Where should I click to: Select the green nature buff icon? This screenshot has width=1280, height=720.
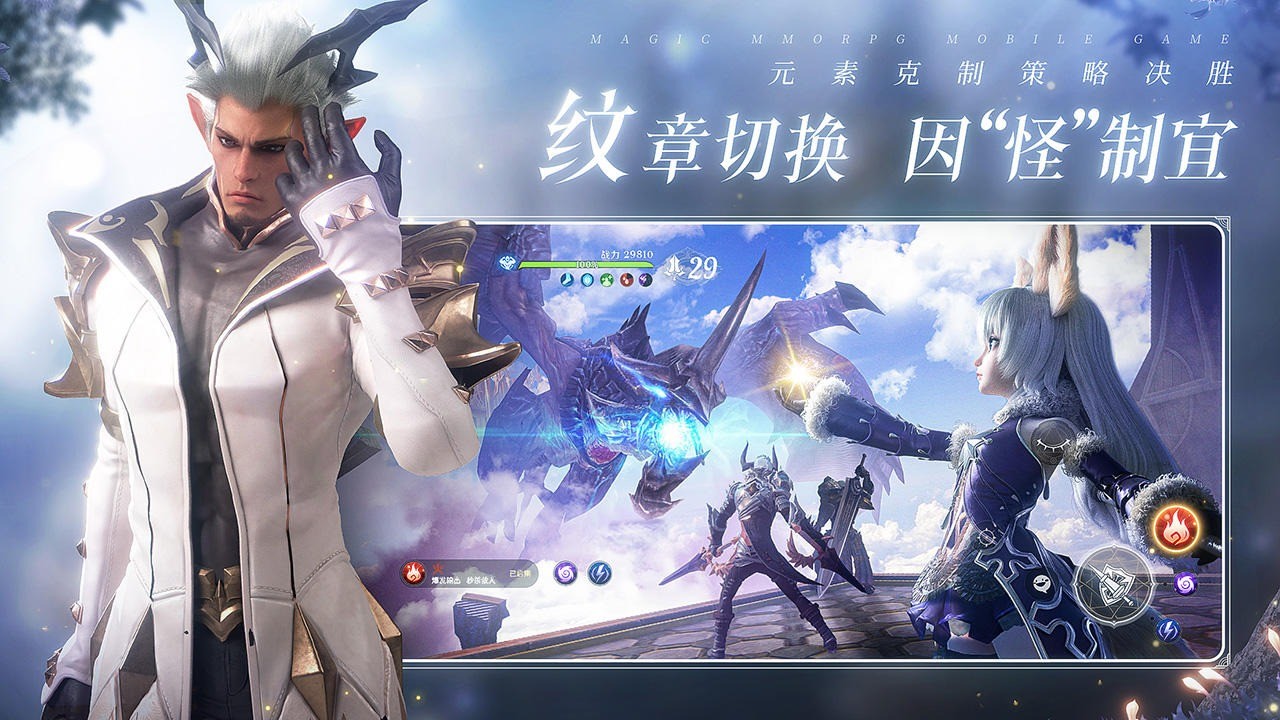tap(606, 280)
